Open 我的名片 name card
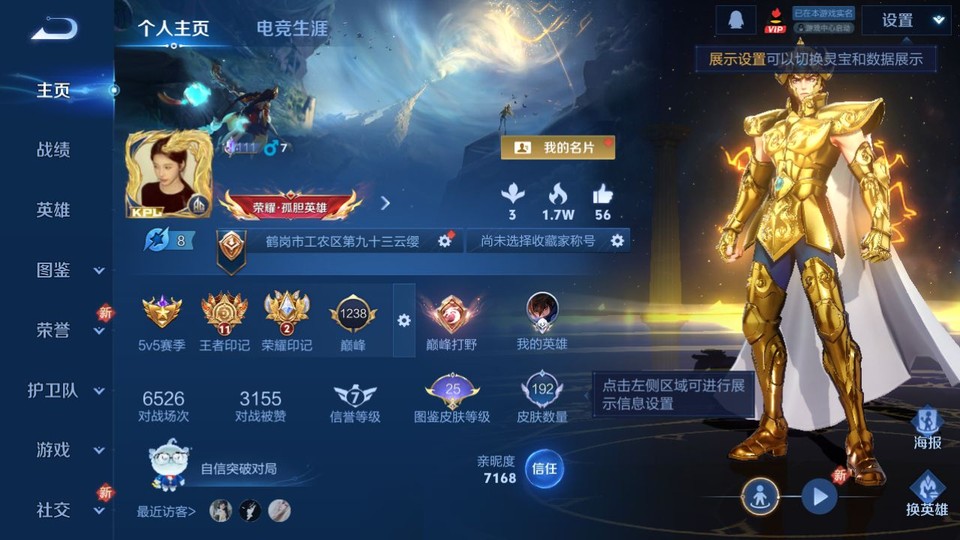This screenshot has height=540, width=960. click(x=558, y=148)
